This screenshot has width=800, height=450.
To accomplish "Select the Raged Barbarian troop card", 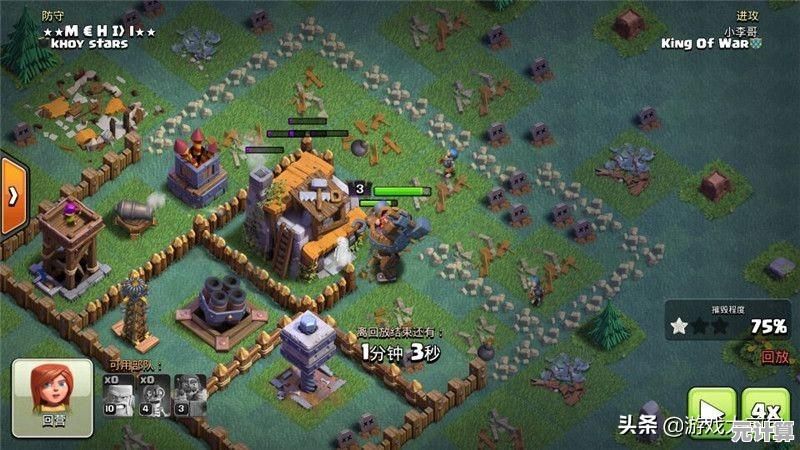I will (120, 394).
